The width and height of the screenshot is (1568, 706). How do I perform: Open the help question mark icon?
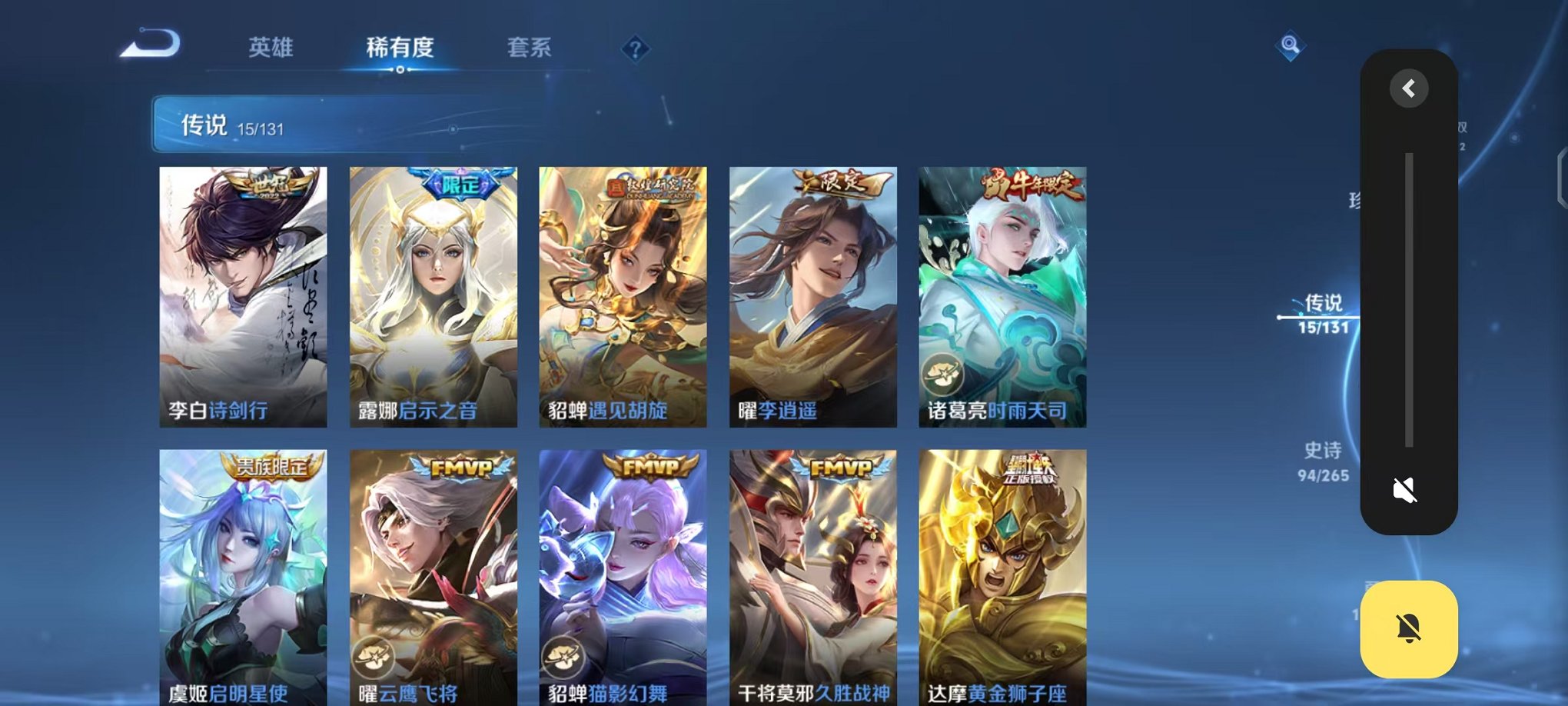coord(635,50)
